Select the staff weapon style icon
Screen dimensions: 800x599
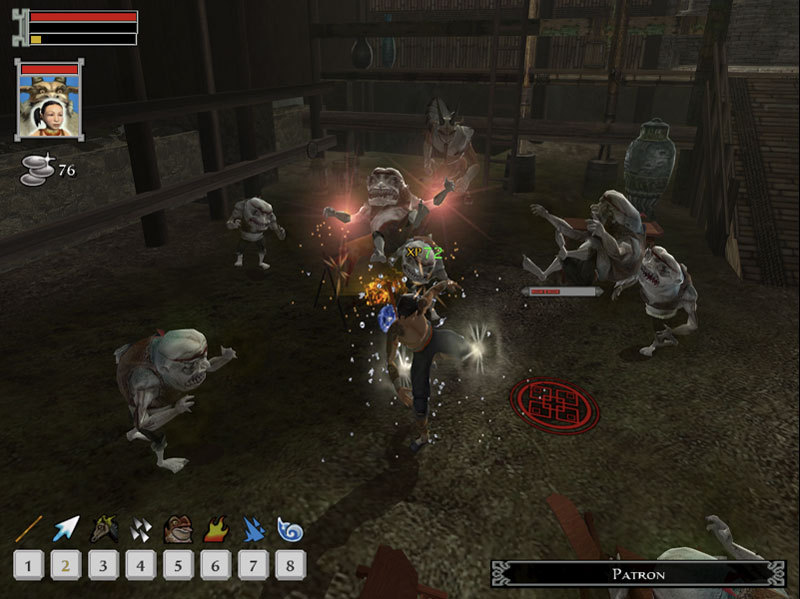pos(28,529)
